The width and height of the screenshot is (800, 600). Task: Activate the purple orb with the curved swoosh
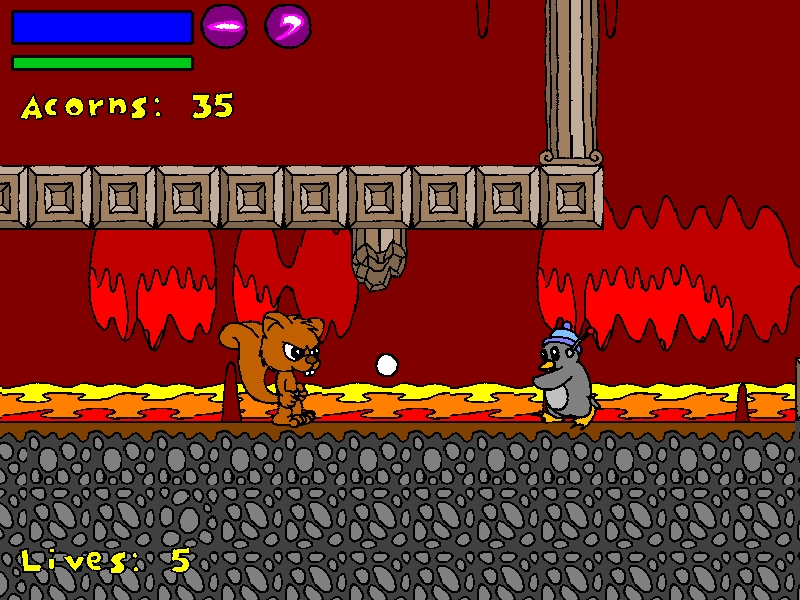pos(288,26)
